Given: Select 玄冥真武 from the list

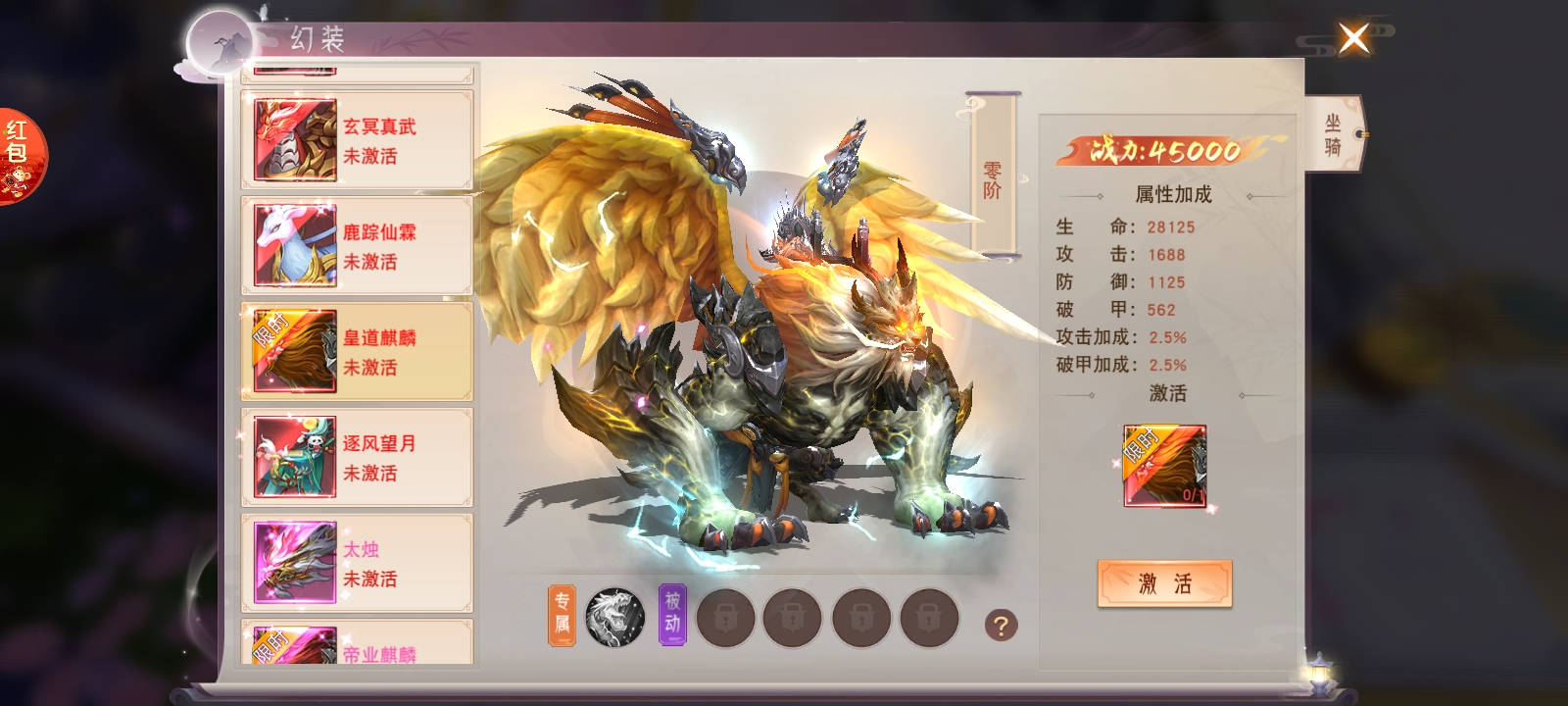Looking at the screenshot, I should click(358, 139).
